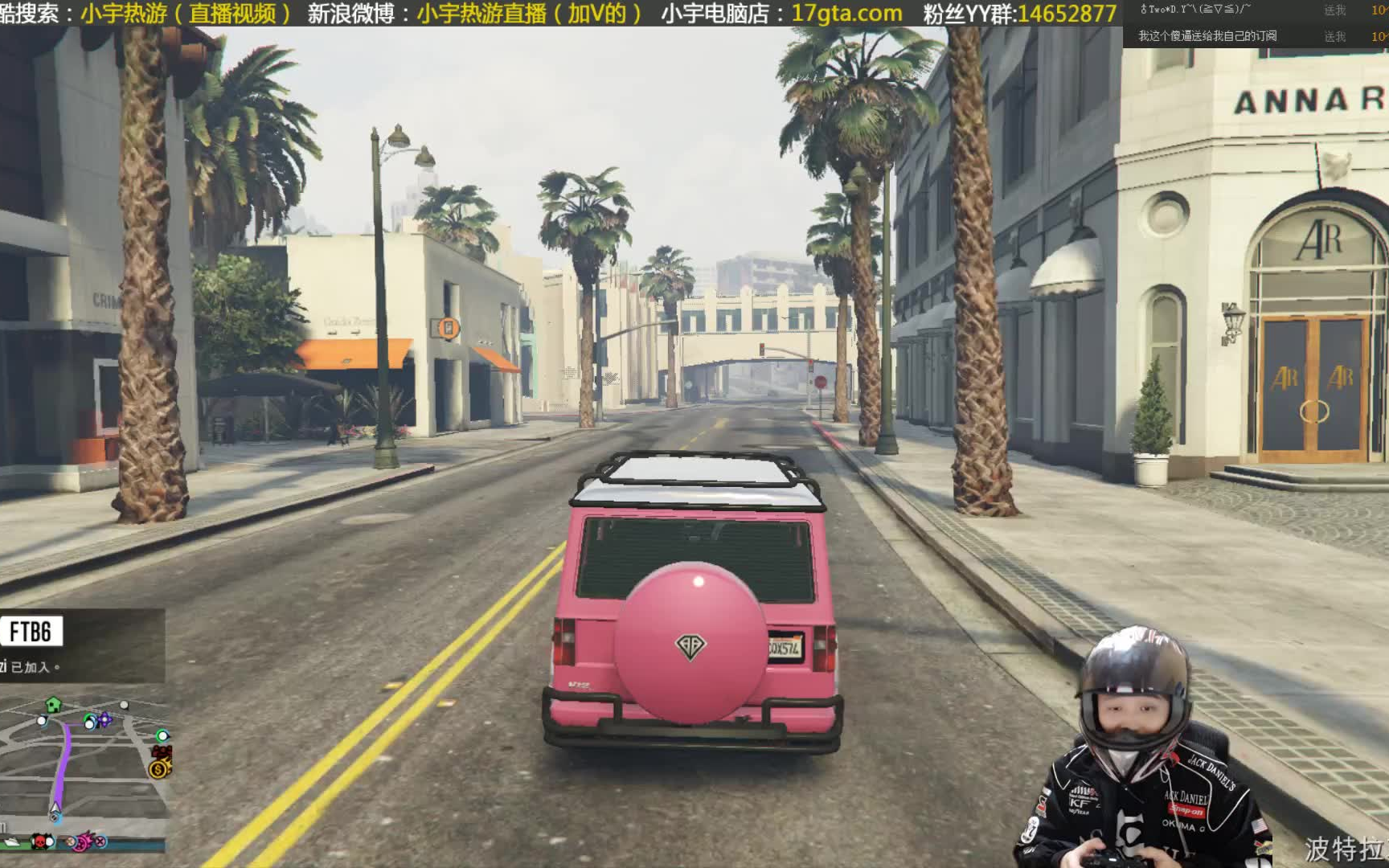Open the 17gta.com store link
The image size is (1389, 868).
pyautogui.click(x=845, y=13)
